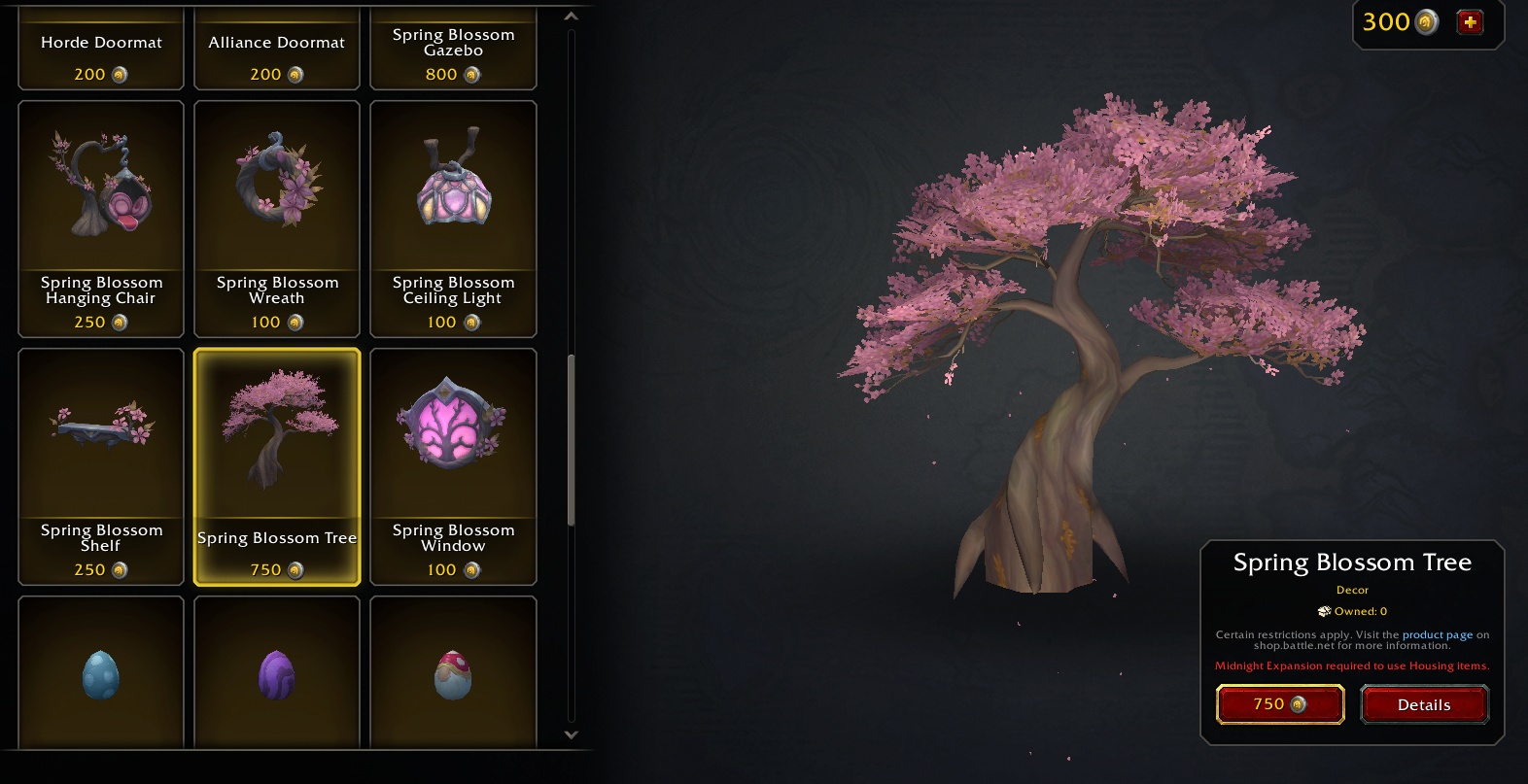1528x784 pixels.
Task: Select the Spring Blossom Hanging Chair
Action: point(101,219)
